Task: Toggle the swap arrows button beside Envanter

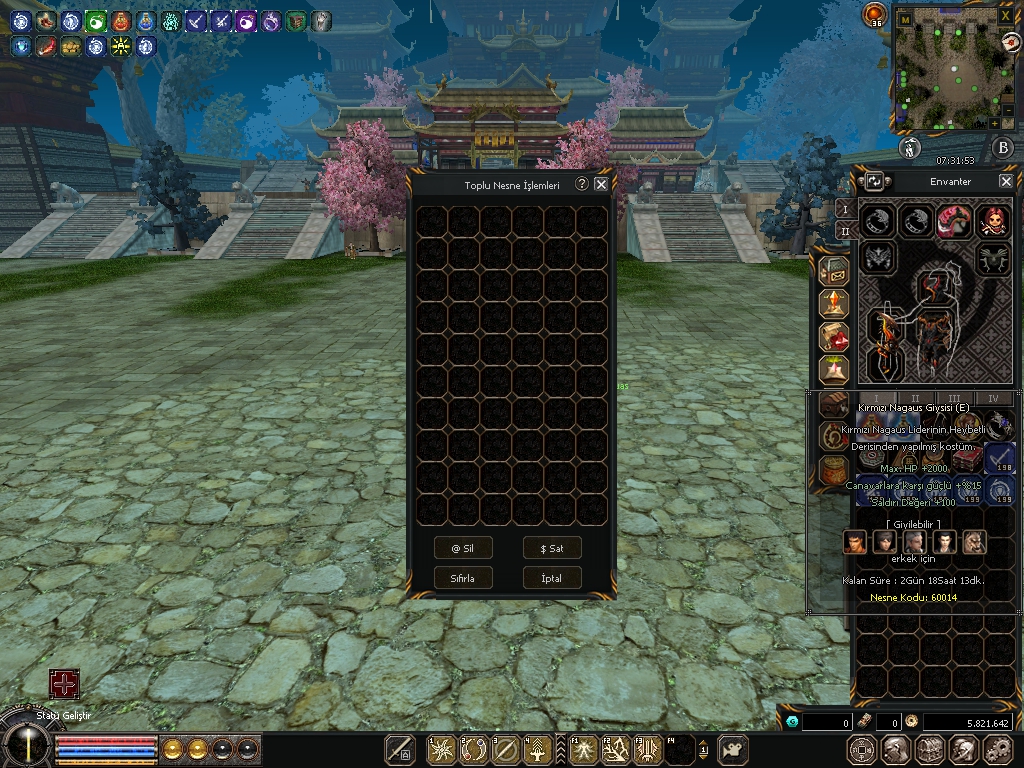Action: coord(874,181)
